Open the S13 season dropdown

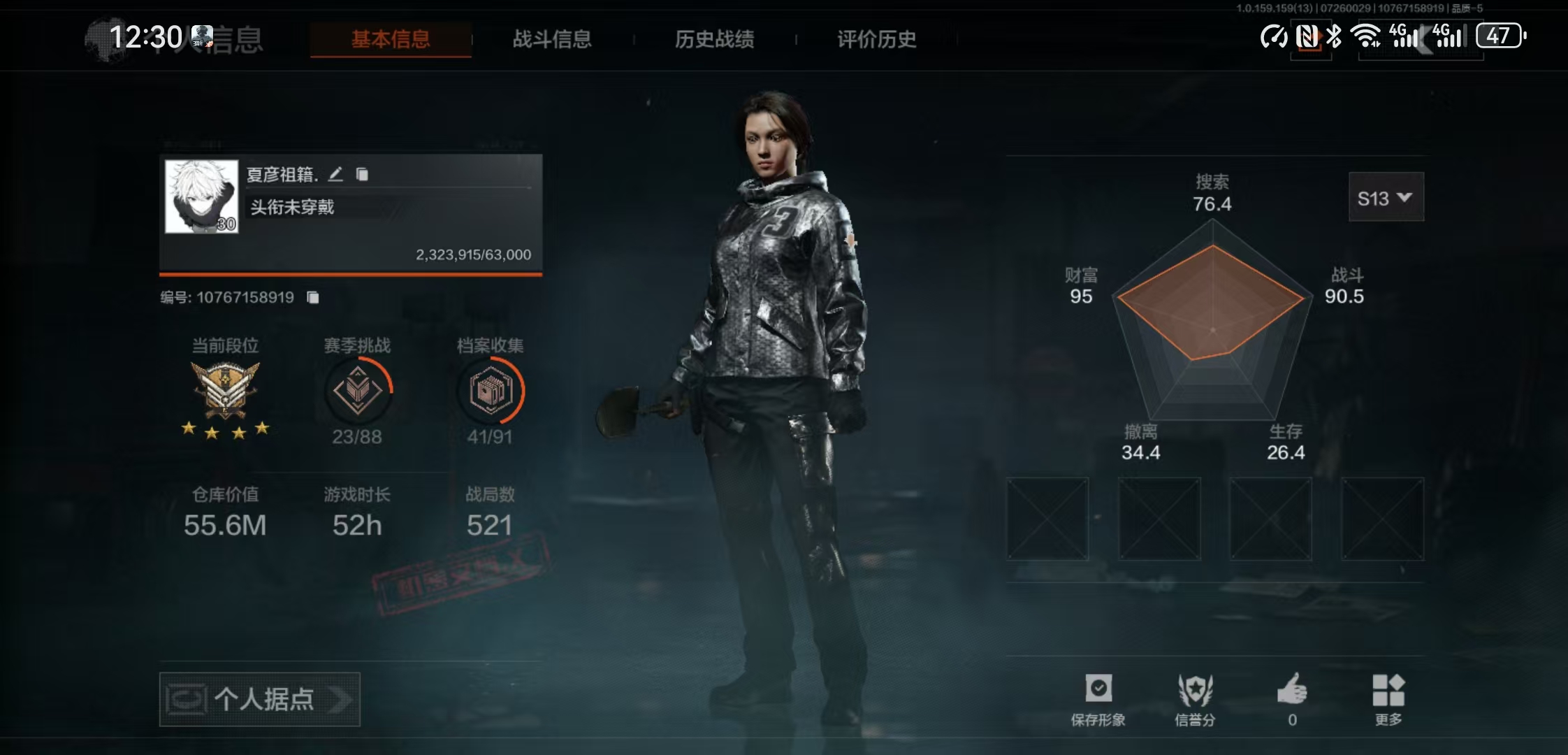tap(1386, 198)
